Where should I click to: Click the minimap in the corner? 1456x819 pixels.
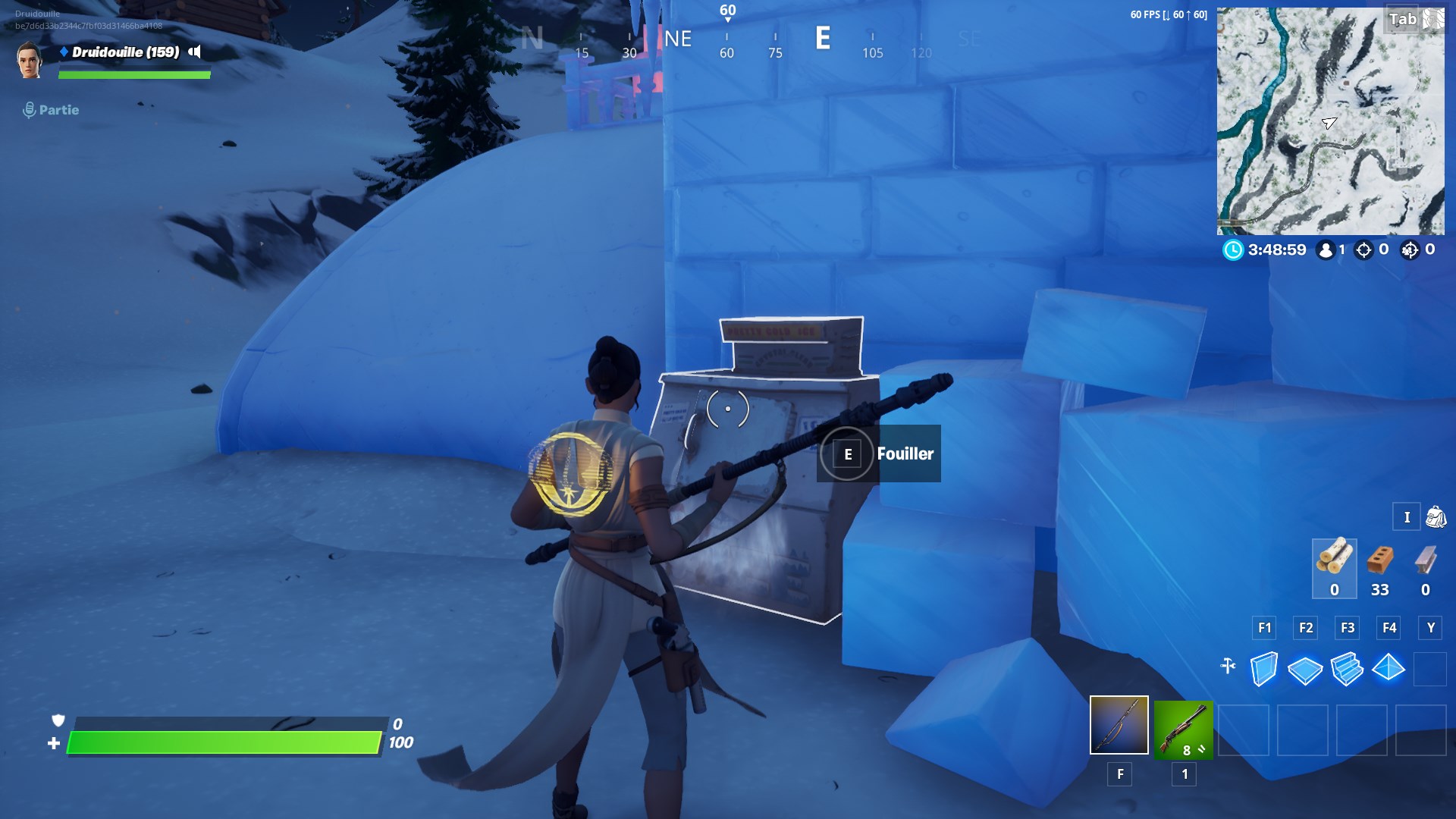click(1330, 120)
